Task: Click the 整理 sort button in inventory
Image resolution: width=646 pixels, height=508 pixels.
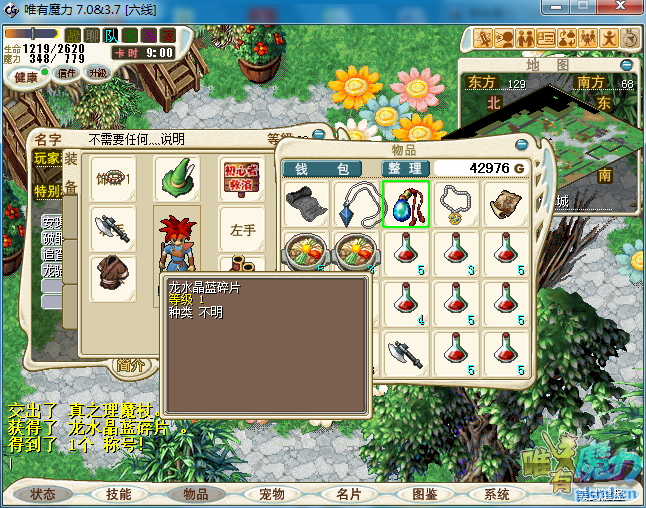Action: click(x=406, y=168)
